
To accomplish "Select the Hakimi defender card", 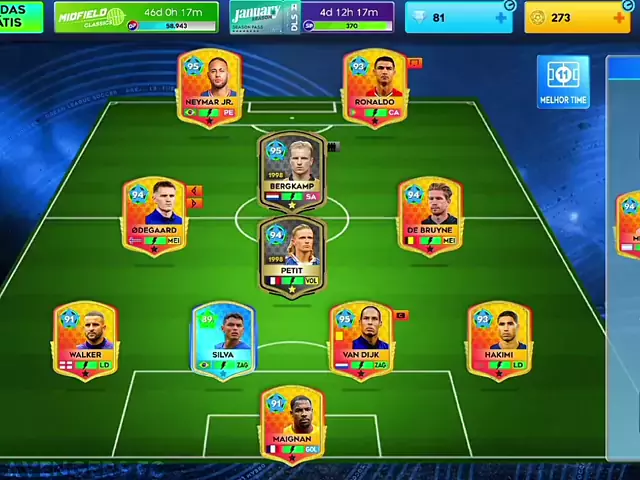I will [499, 339].
